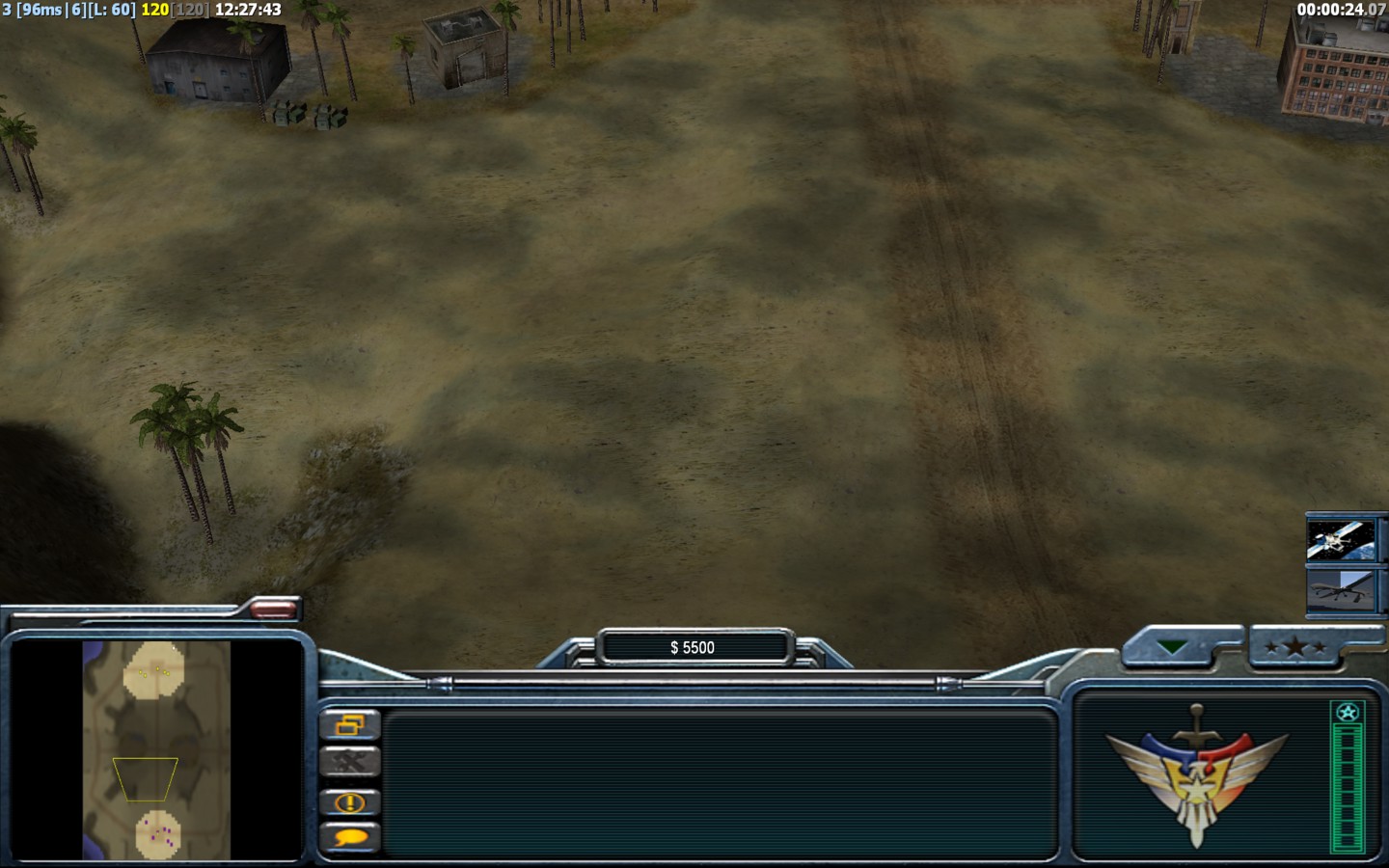Click the overlapping orange rectangles button
1389x868 pixels.
click(x=349, y=724)
